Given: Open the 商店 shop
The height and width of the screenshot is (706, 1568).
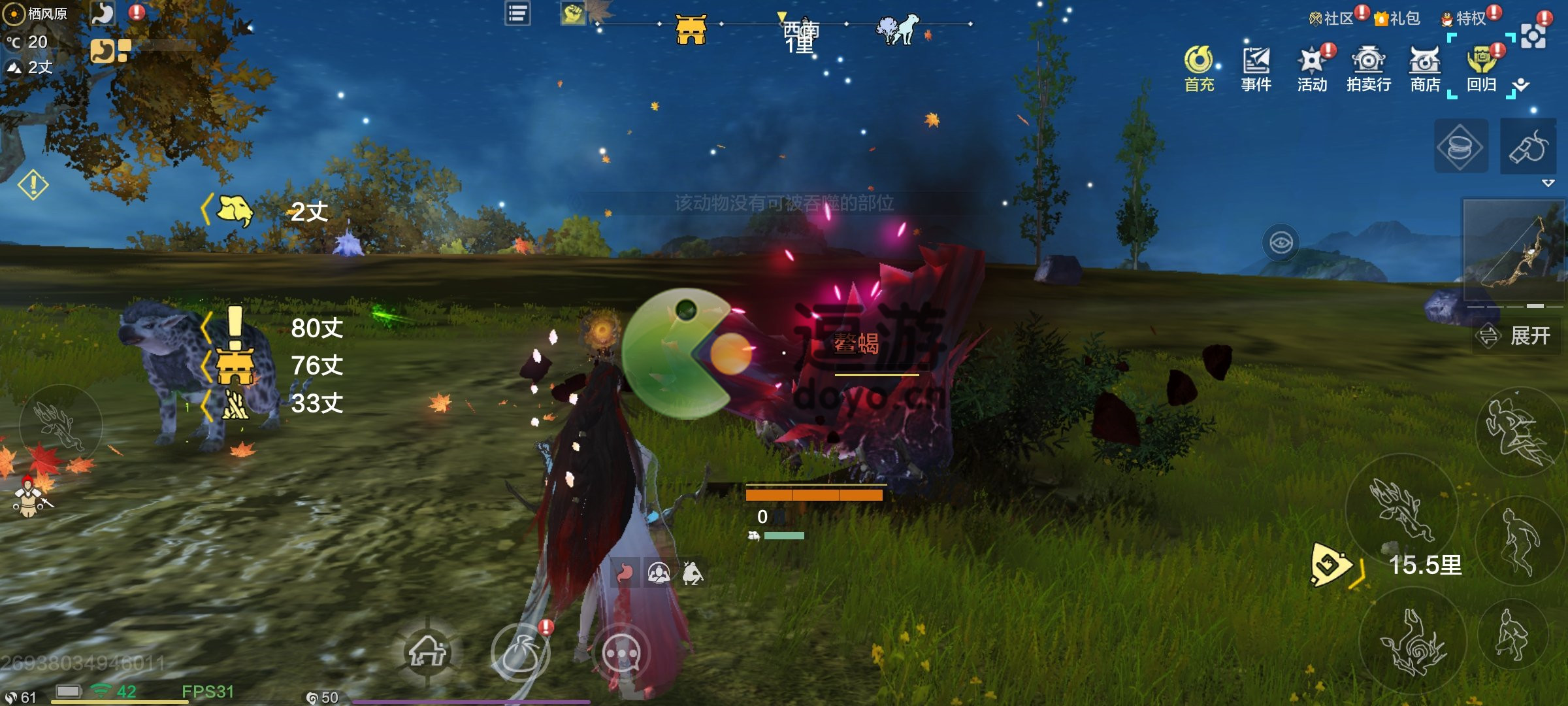Looking at the screenshot, I should (1425, 68).
